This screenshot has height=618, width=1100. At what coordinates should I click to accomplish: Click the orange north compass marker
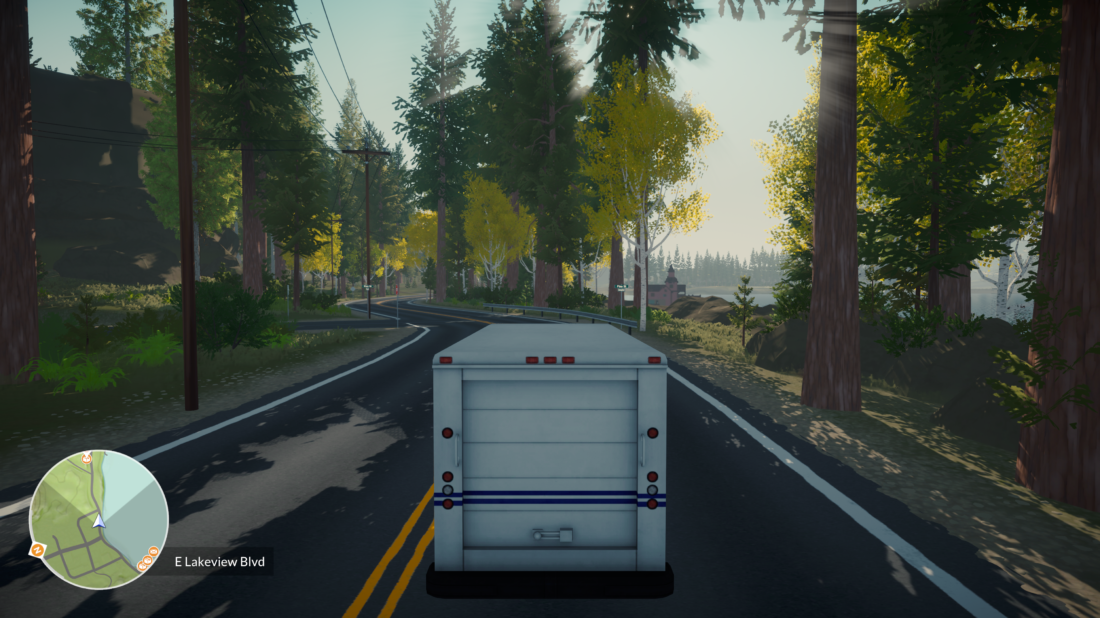(x=37, y=549)
